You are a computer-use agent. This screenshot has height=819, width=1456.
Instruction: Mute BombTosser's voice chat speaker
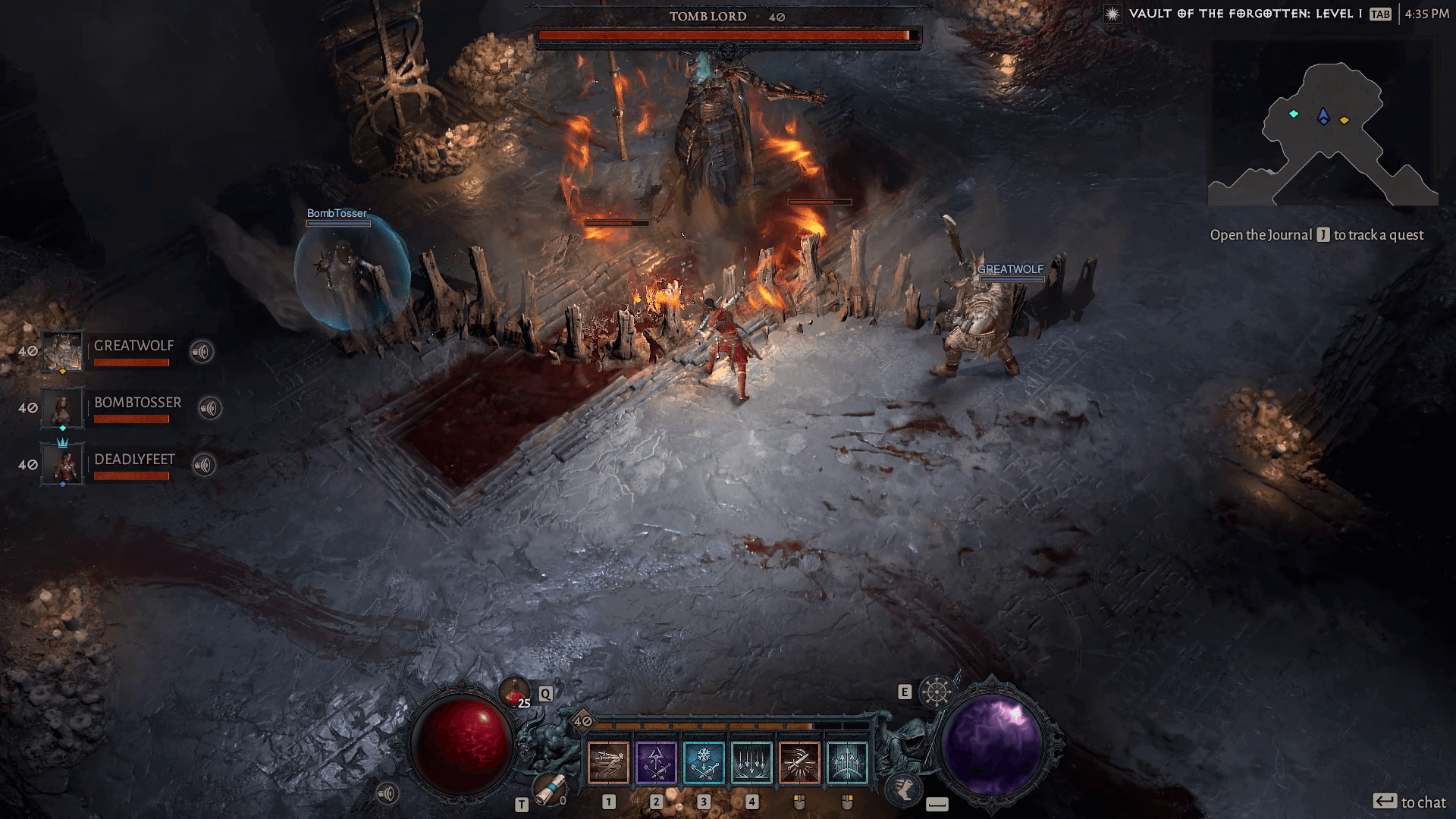point(210,409)
